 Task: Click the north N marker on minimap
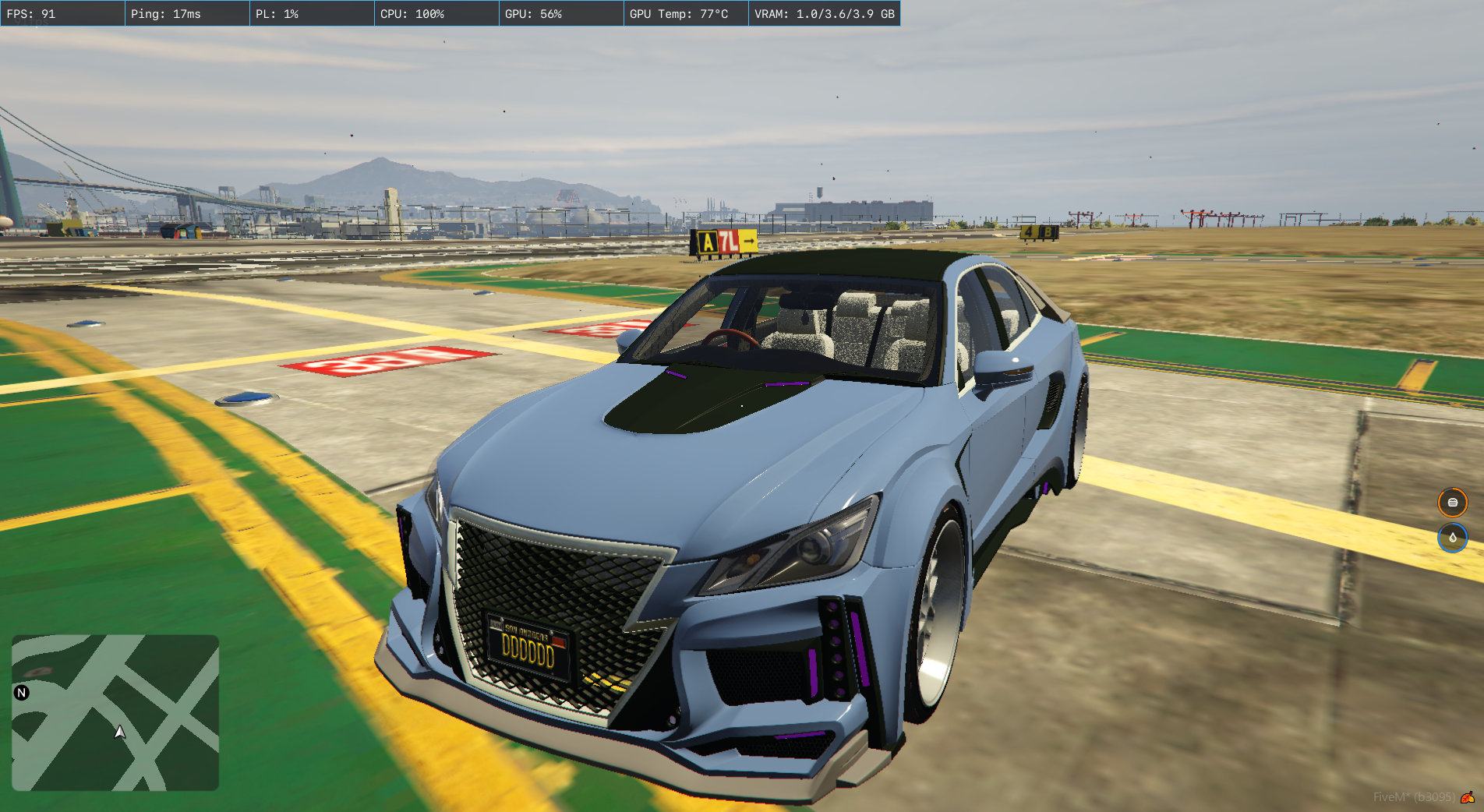click(22, 692)
